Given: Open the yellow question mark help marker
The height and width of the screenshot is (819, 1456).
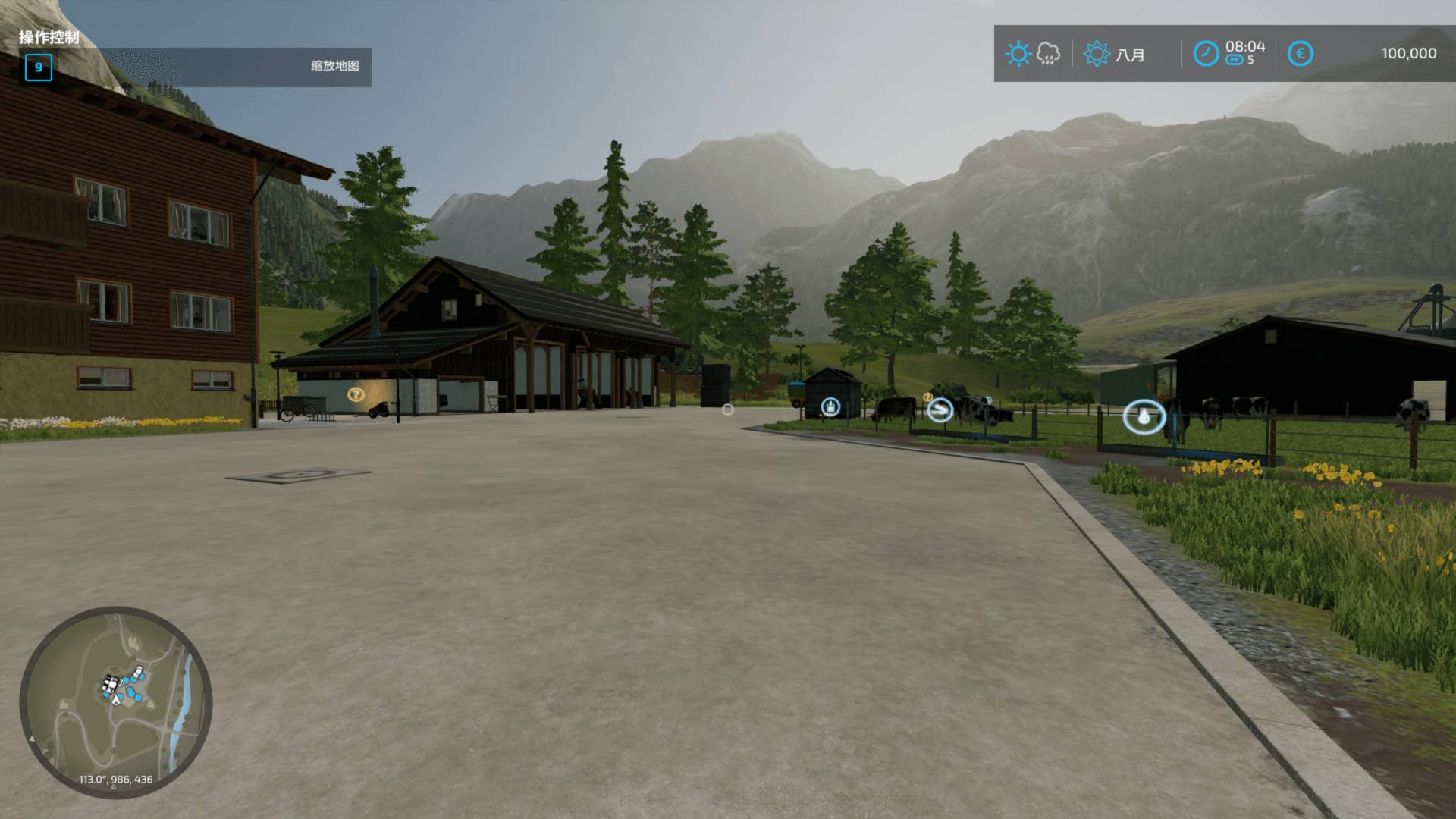Looking at the screenshot, I should [x=356, y=394].
